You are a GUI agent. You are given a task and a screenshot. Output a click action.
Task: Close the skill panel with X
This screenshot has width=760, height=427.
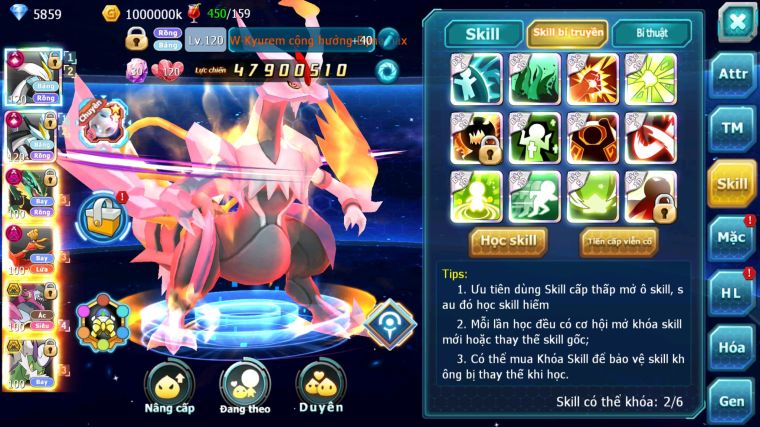[736, 20]
